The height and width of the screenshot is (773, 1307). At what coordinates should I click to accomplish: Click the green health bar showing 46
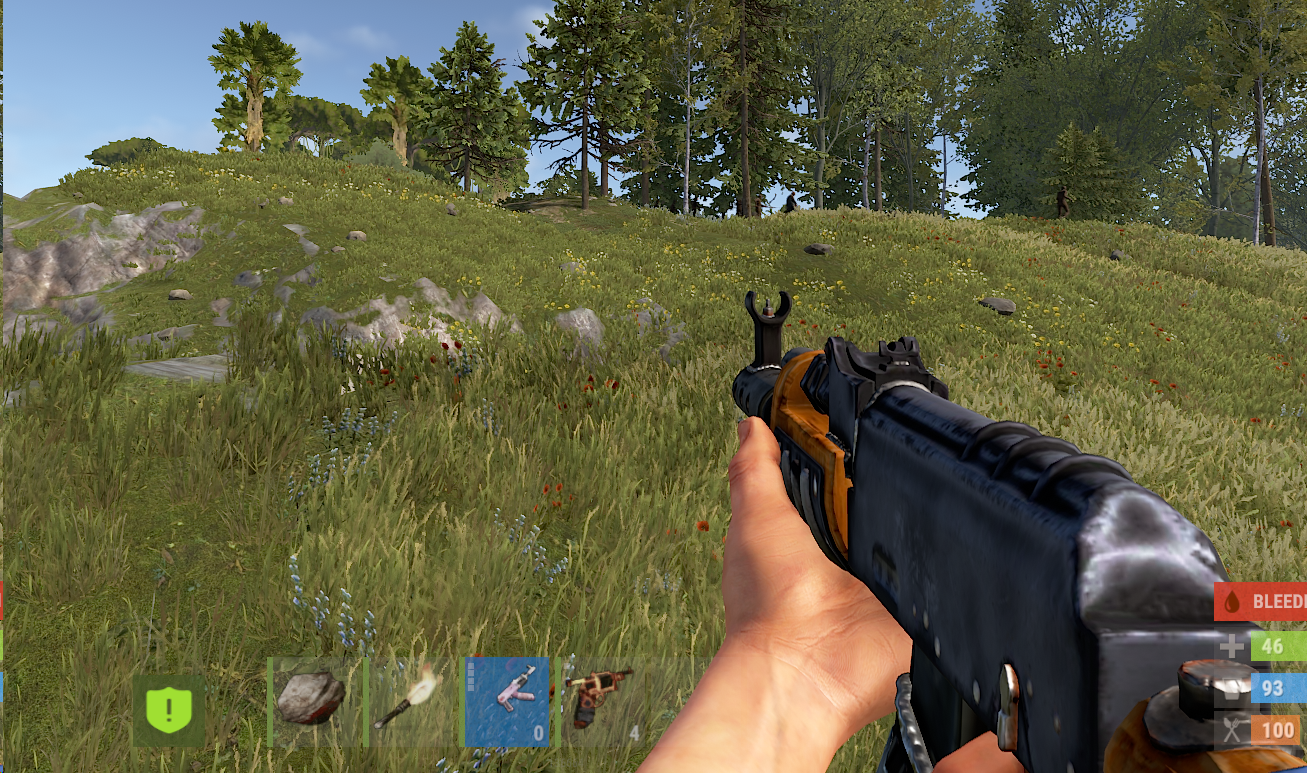point(1278,646)
